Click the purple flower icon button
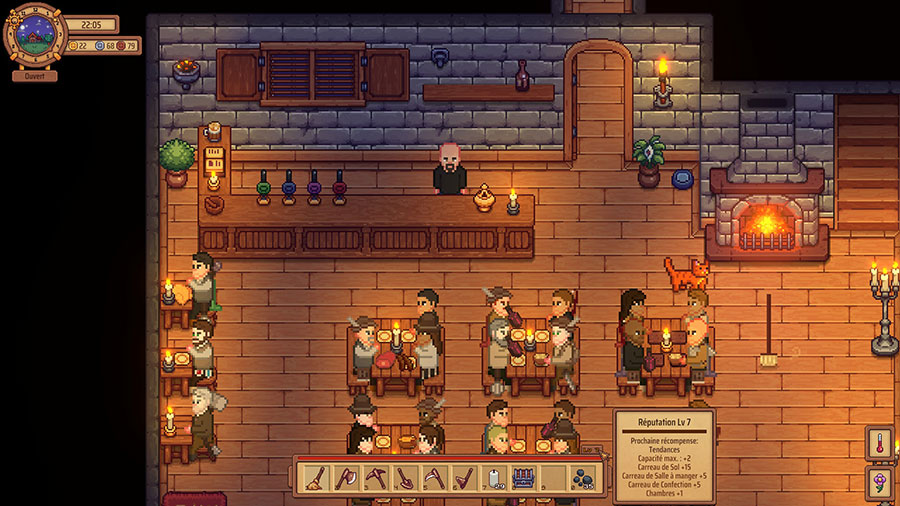900x506 pixels. pyautogui.click(x=880, y=484)
